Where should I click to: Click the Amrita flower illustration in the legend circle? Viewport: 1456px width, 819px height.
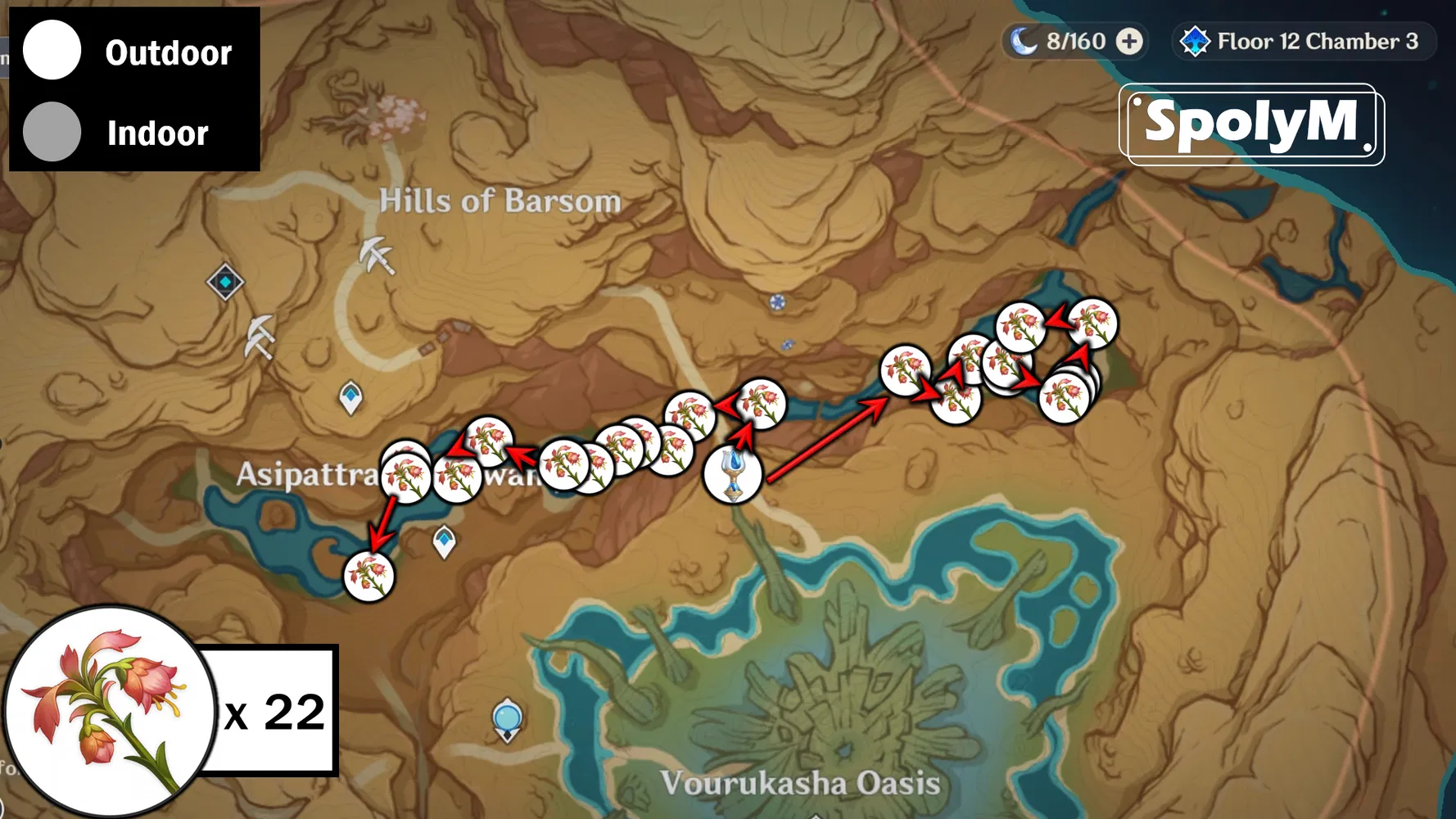(x=106, y=713)
